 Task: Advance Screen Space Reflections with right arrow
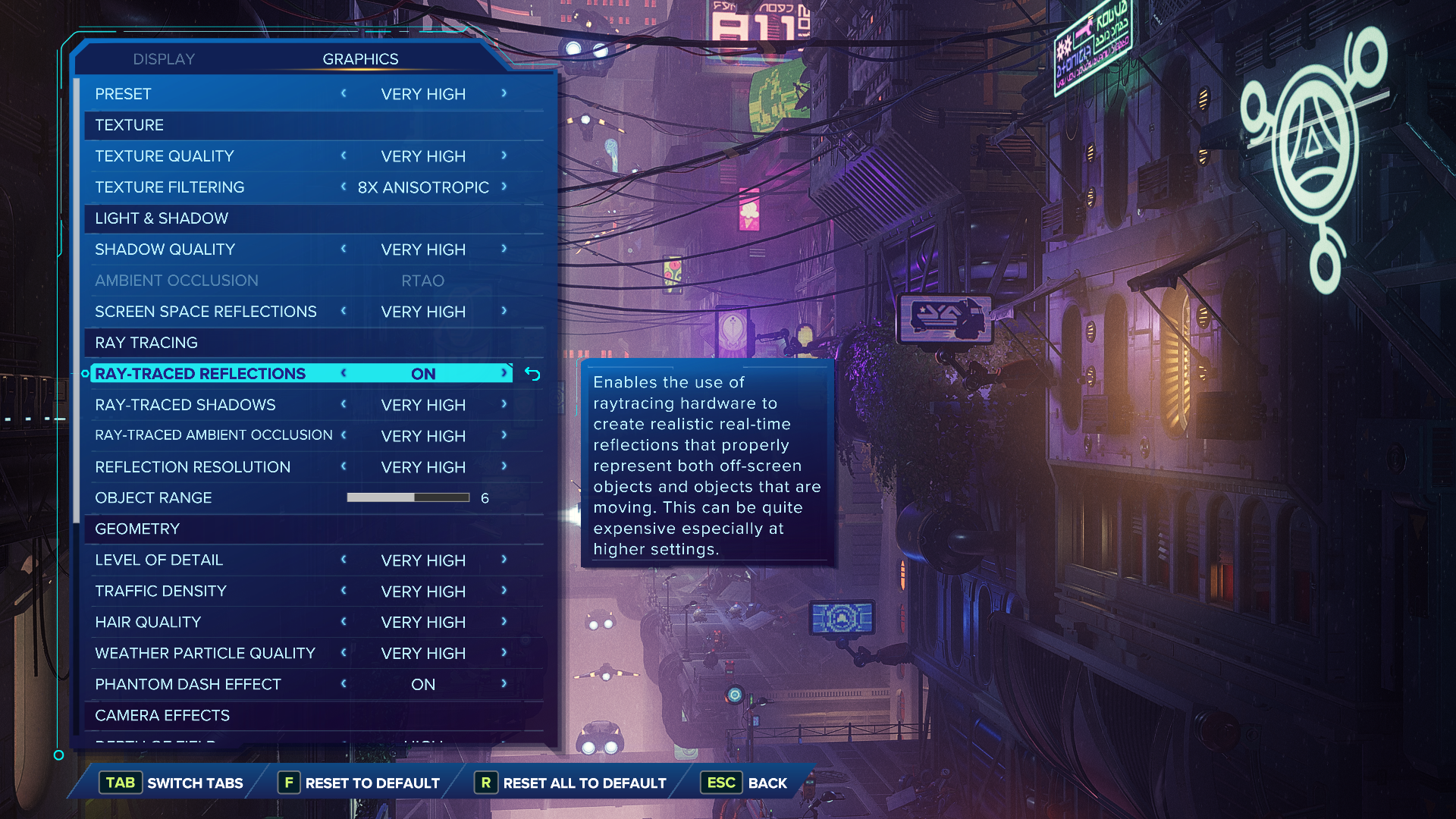pos(504,311)
